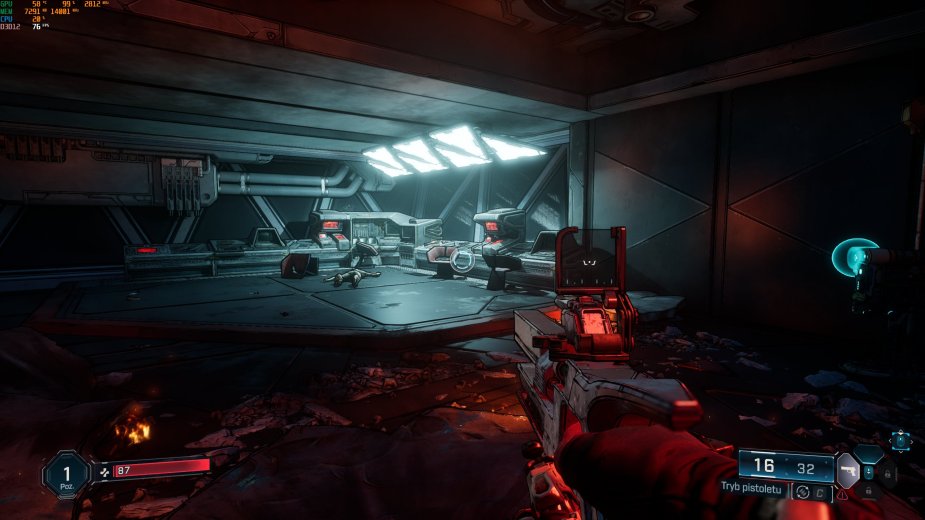The height and width of the screenshot is (520, 925).
Task: Click the weapon-switch directional selector icon
Action: (900, 439)
